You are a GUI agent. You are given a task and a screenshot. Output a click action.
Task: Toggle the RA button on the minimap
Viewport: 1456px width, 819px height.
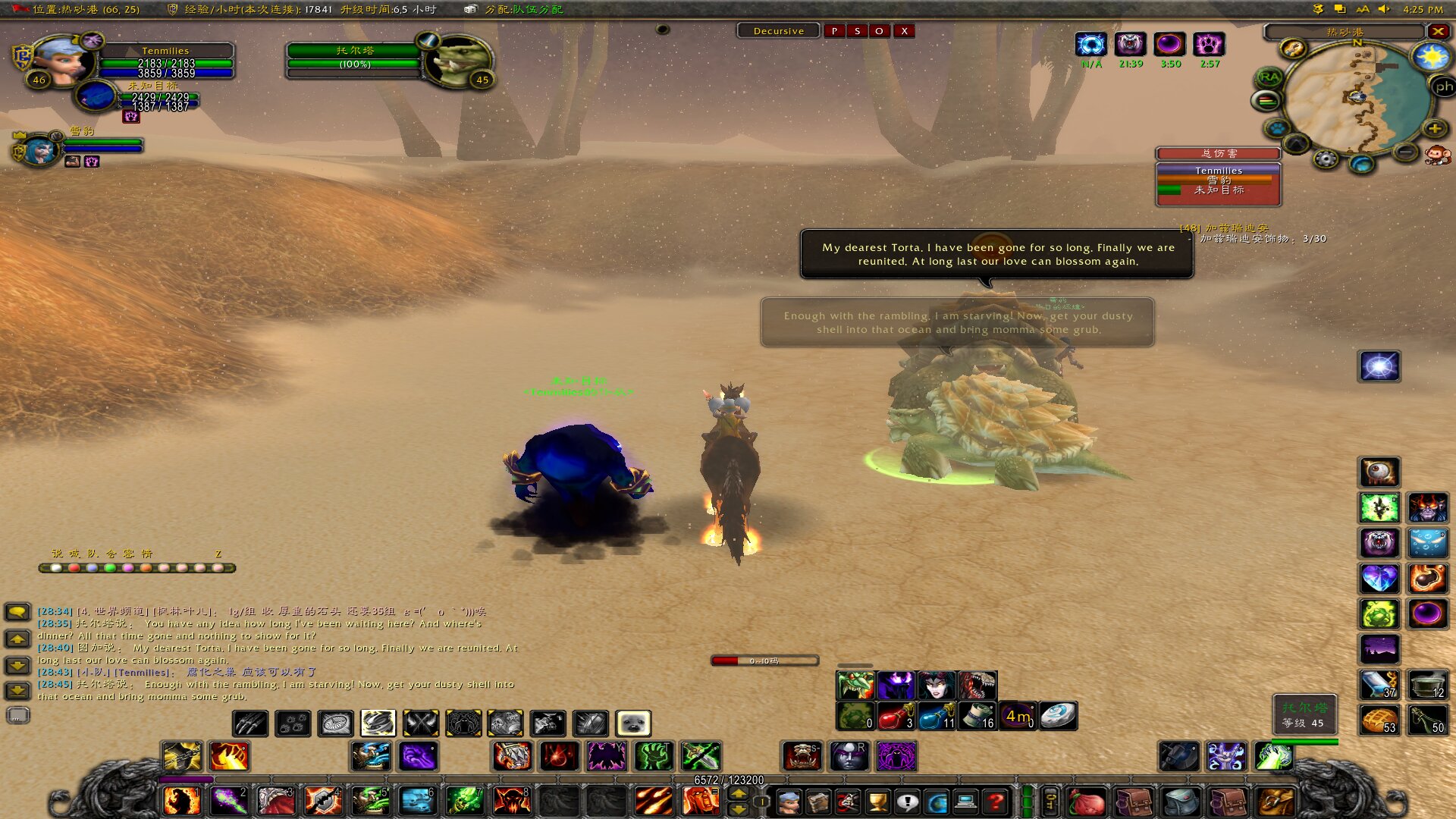click(x=1269, y=77)
